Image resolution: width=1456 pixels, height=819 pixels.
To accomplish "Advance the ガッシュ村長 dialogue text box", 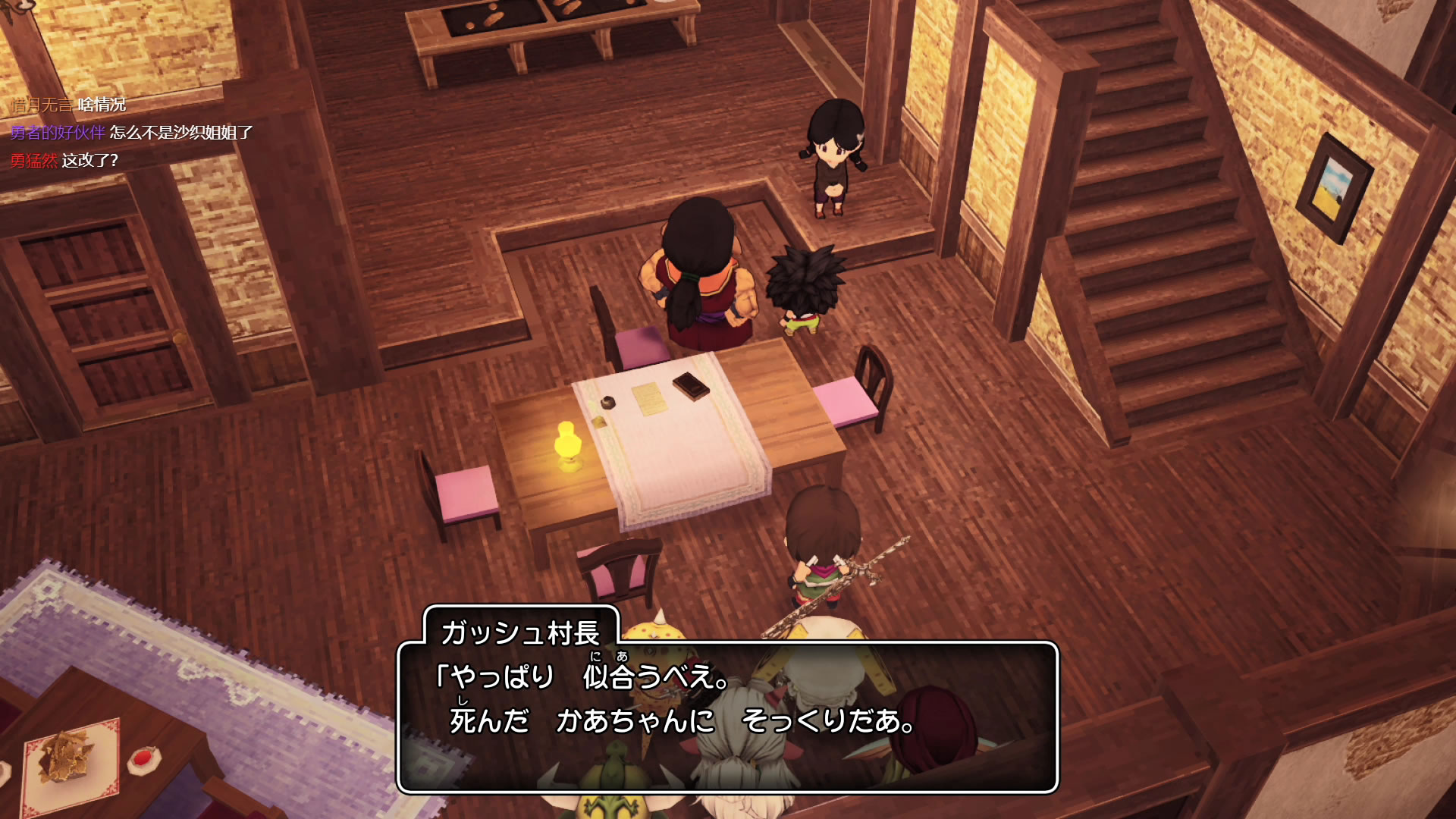I will coord(726,717).
